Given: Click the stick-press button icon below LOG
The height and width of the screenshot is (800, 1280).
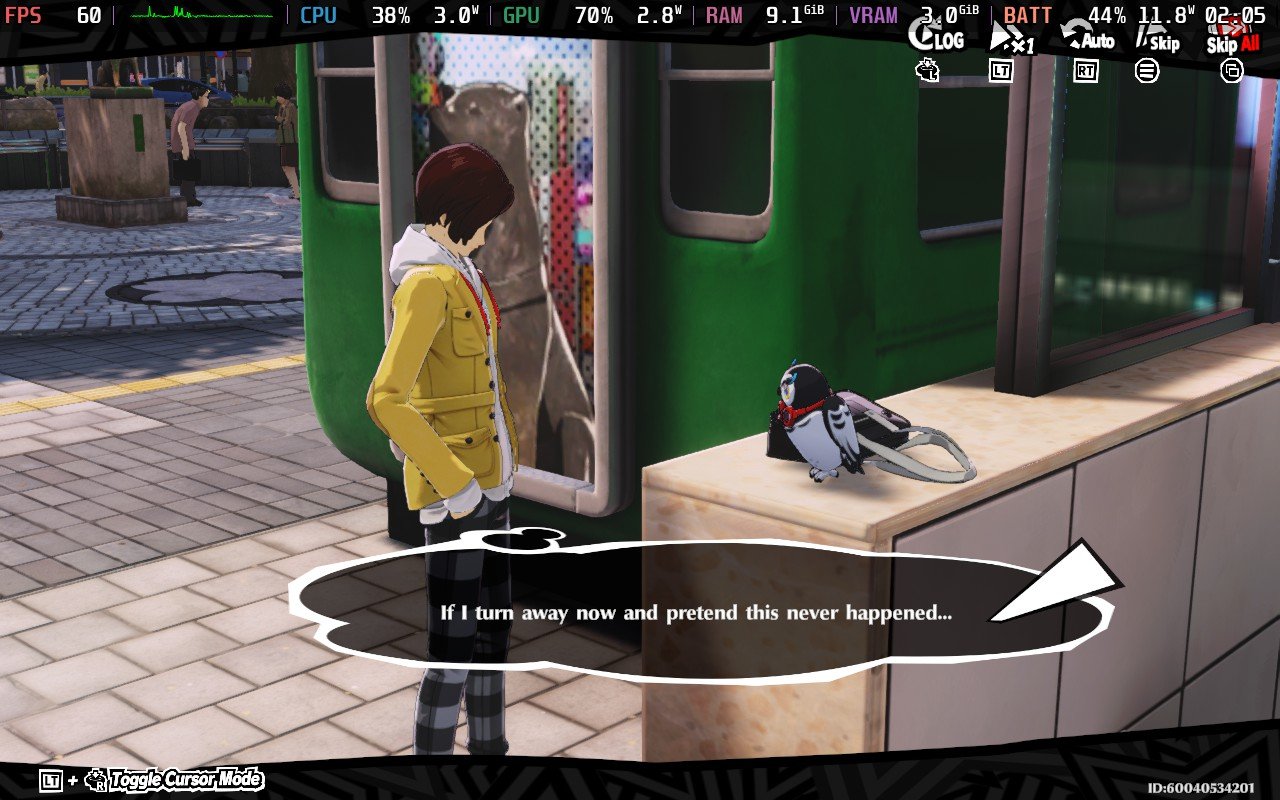Looking at the screenshot, I should [x=926, y=70].
